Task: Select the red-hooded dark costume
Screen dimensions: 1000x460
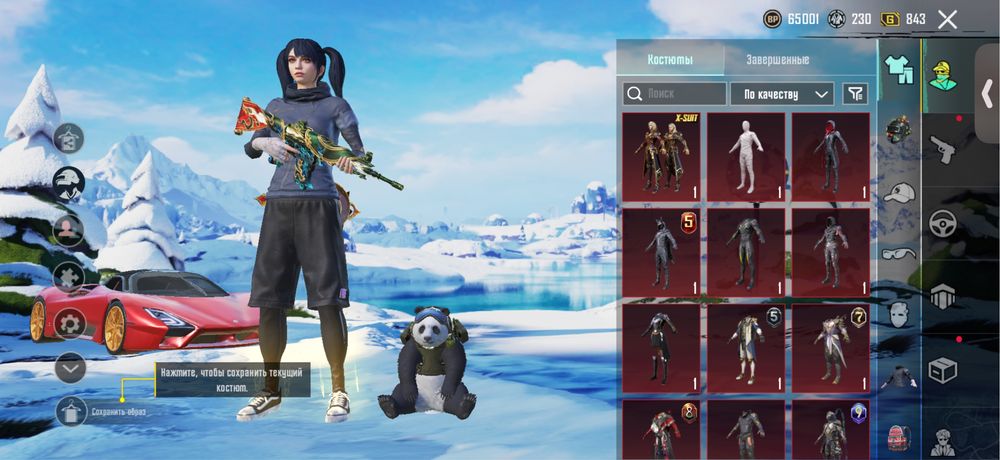Action: tap(830, 155)
